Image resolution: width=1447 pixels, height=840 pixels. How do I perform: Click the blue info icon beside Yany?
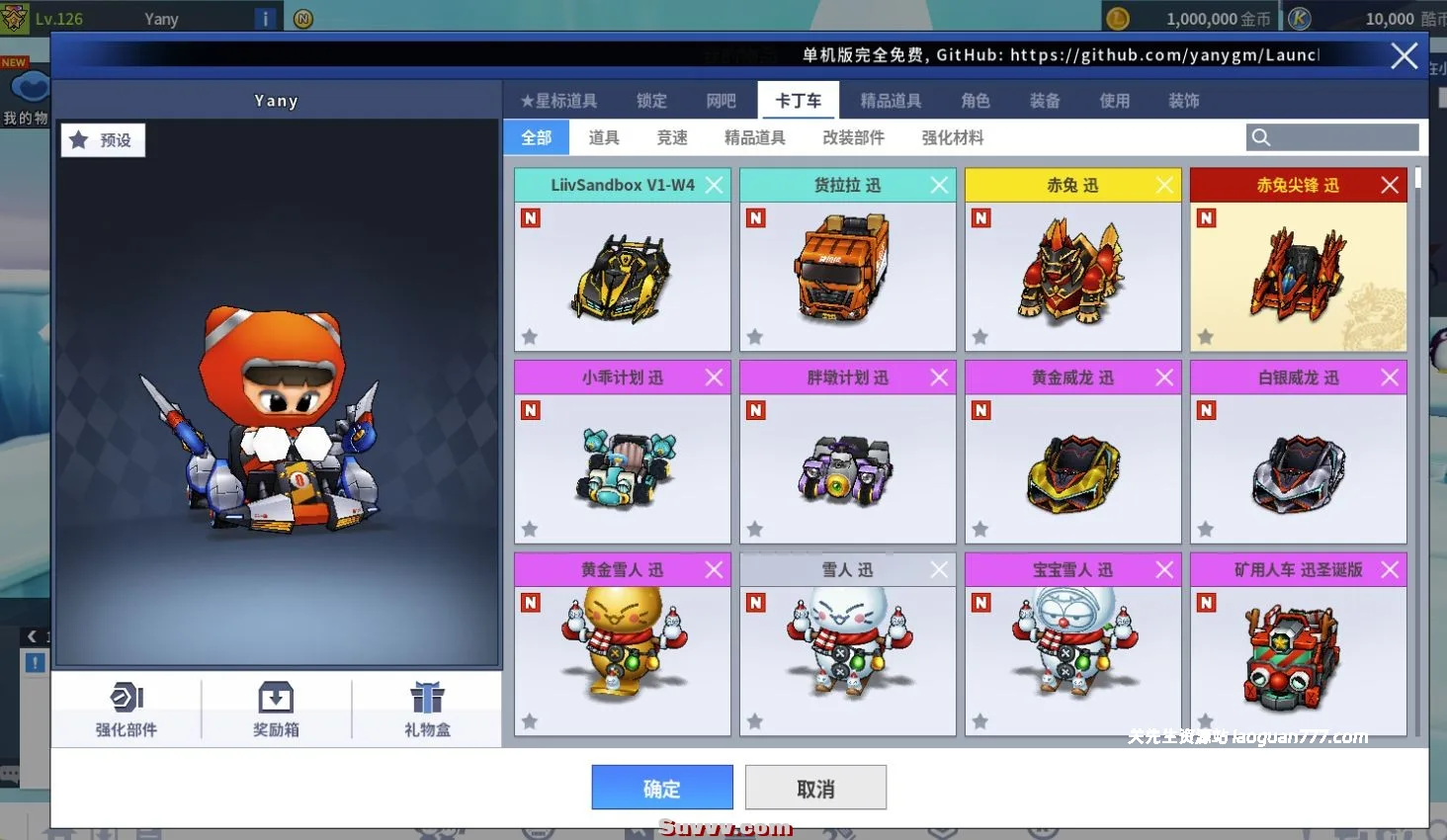pyautogui.click(x=263, y=17)
